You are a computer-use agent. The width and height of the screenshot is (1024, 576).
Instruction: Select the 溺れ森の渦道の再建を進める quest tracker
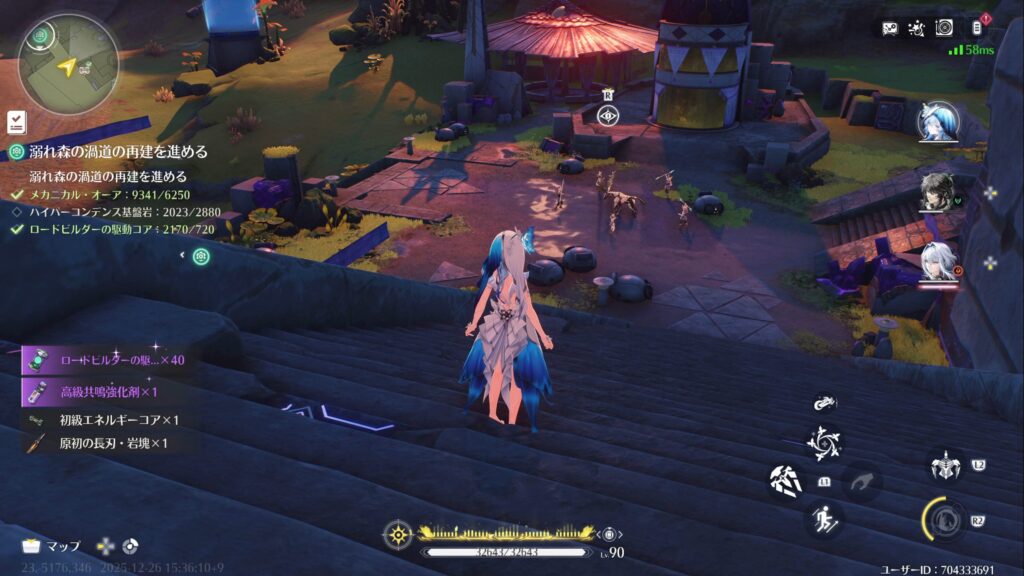pos(108,152)
